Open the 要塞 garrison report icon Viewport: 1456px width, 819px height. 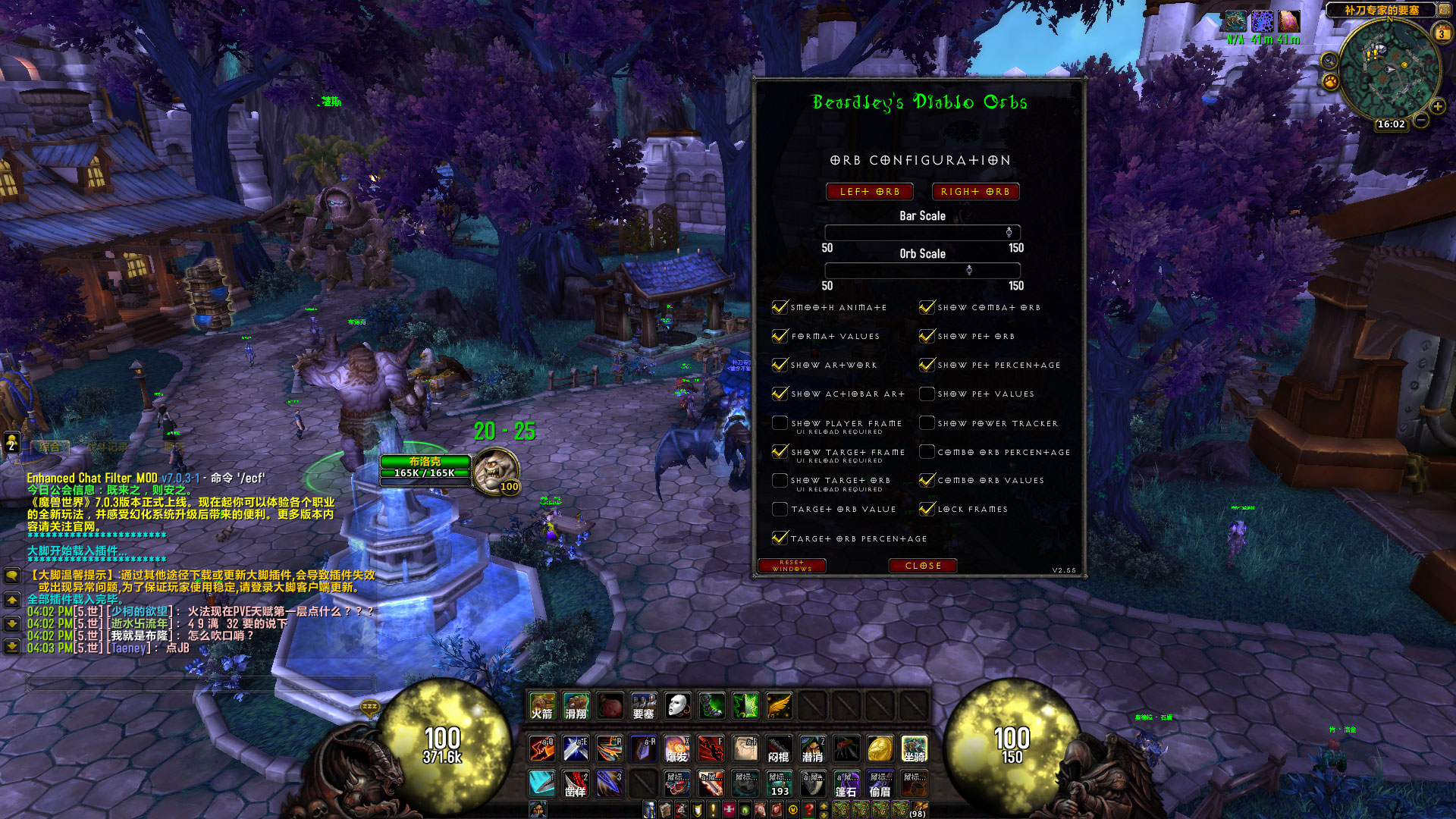pyautogui.click(x=644, y=707)
